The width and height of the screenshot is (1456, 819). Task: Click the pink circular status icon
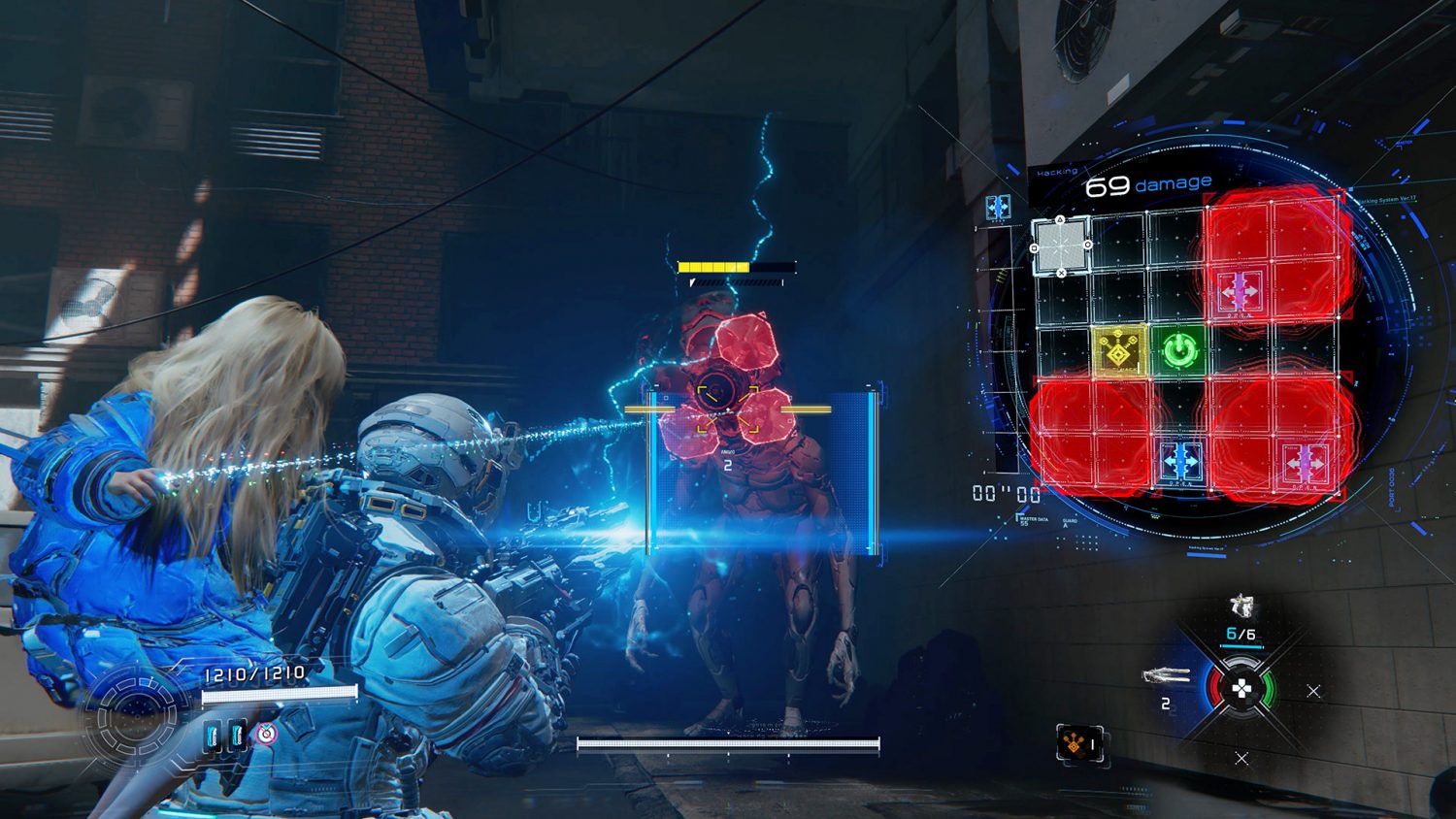[266, 735]
